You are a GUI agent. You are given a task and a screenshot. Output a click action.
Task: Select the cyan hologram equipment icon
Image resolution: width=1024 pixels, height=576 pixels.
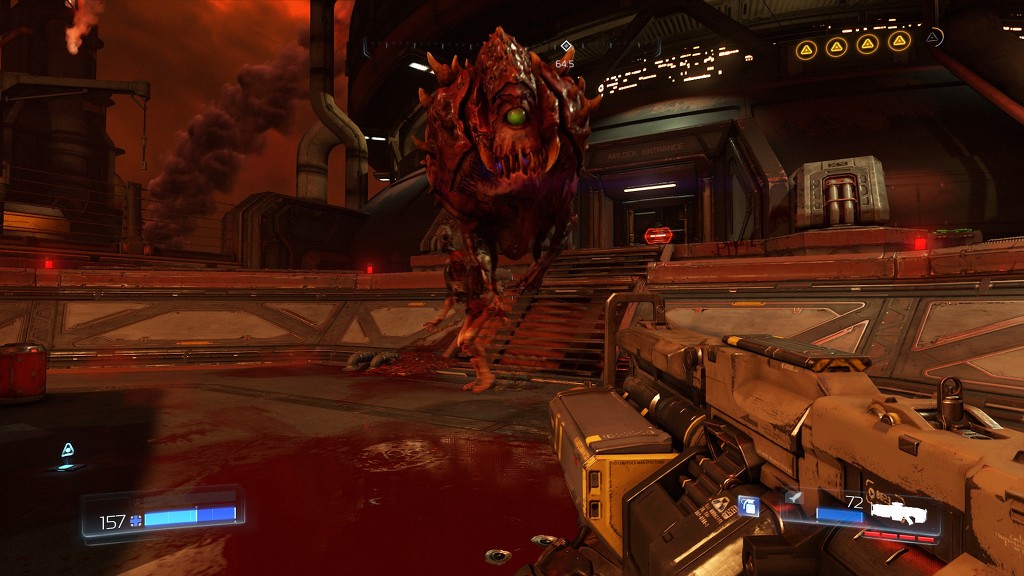click(x=68, y=451)
